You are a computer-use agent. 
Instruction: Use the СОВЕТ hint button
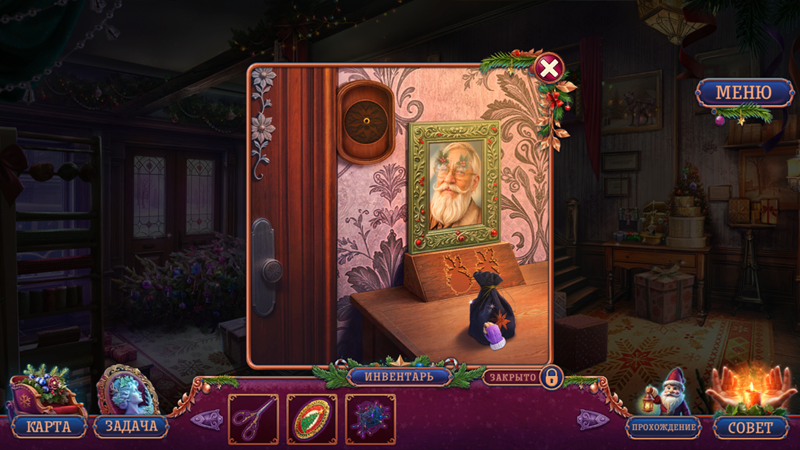click(751, 427)
